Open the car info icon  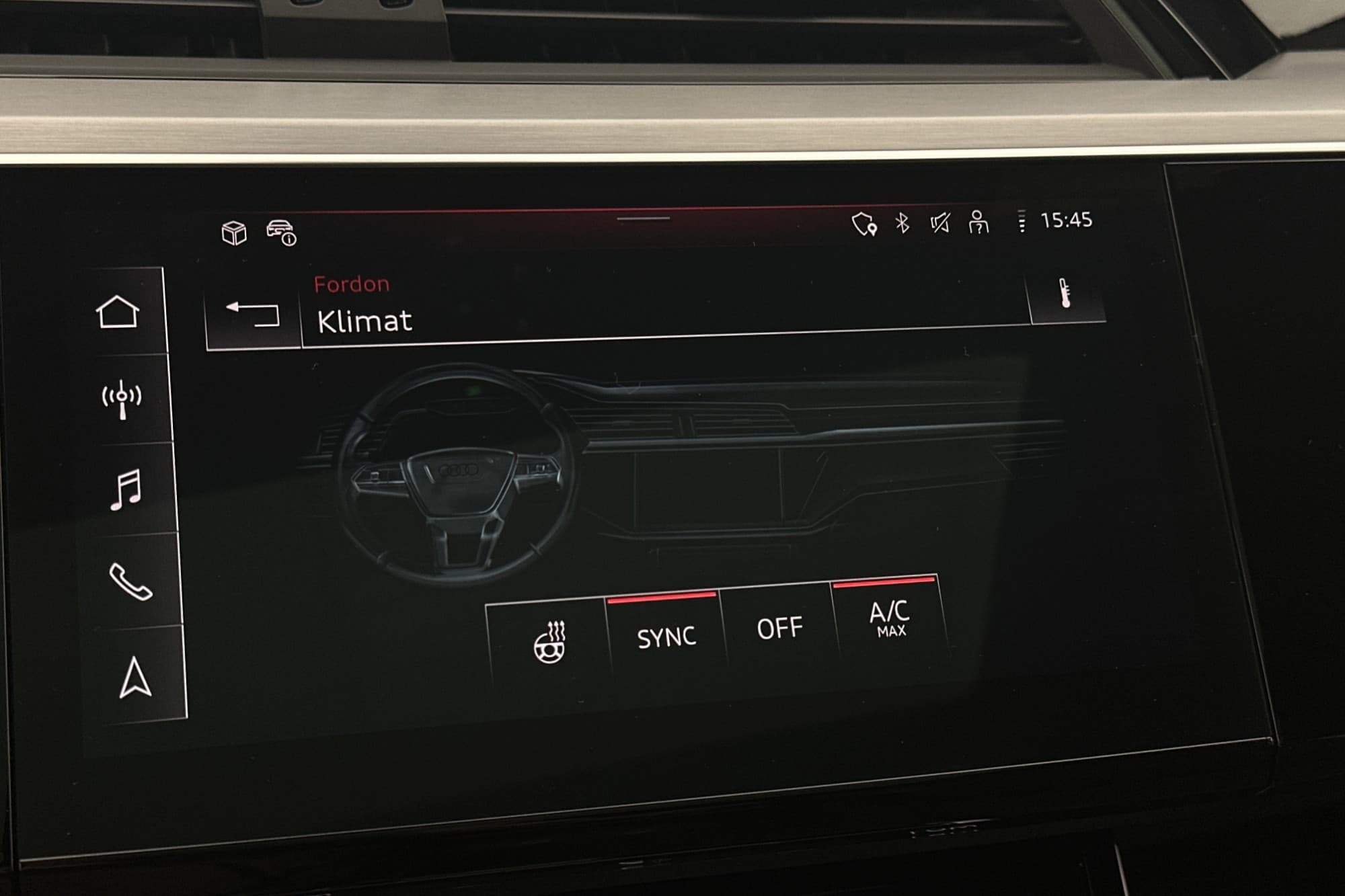pyautogui.click(x=282, y=232)
